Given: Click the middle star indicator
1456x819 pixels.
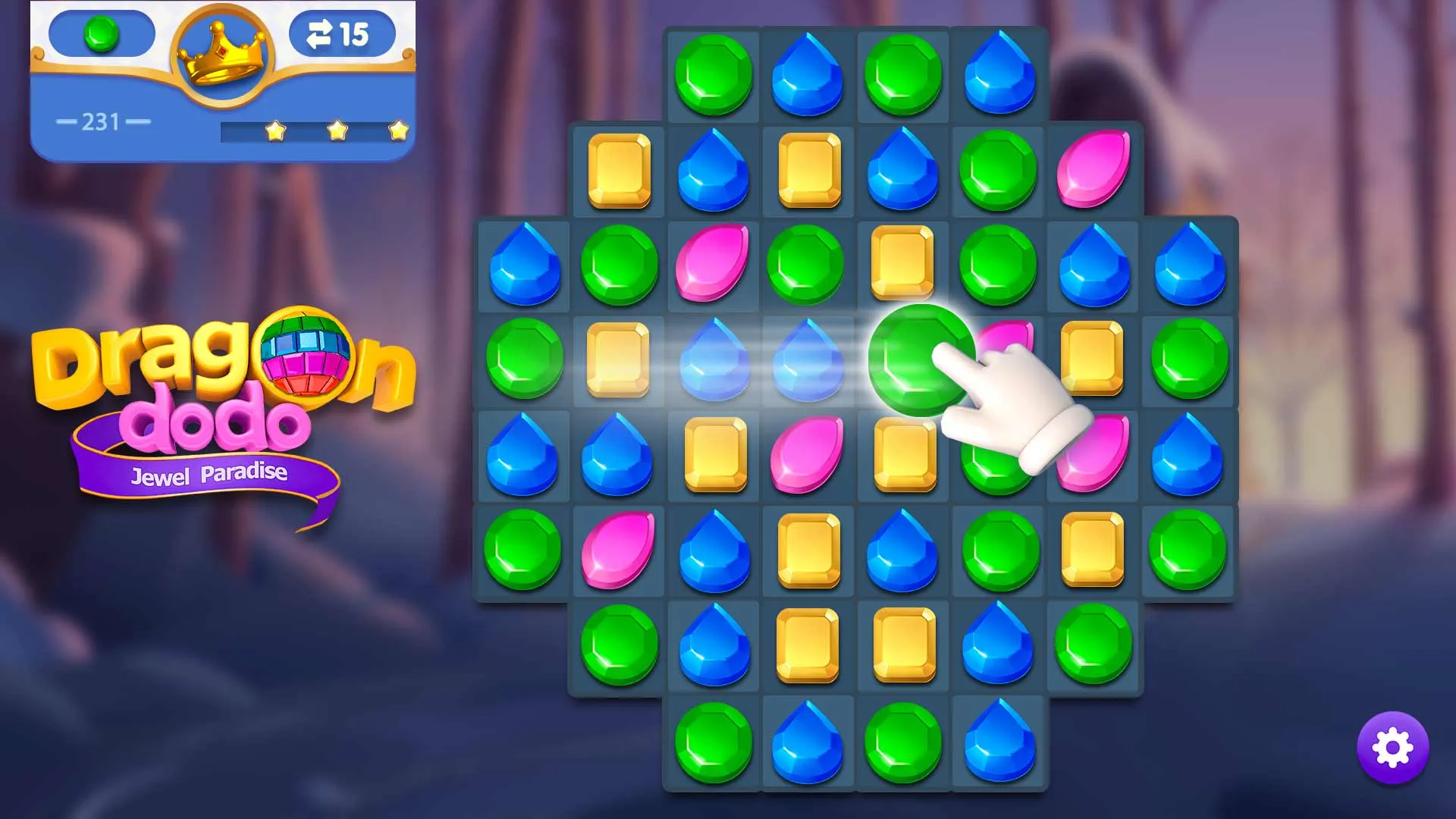Looking at the screenshot, I should pos(335,130).
